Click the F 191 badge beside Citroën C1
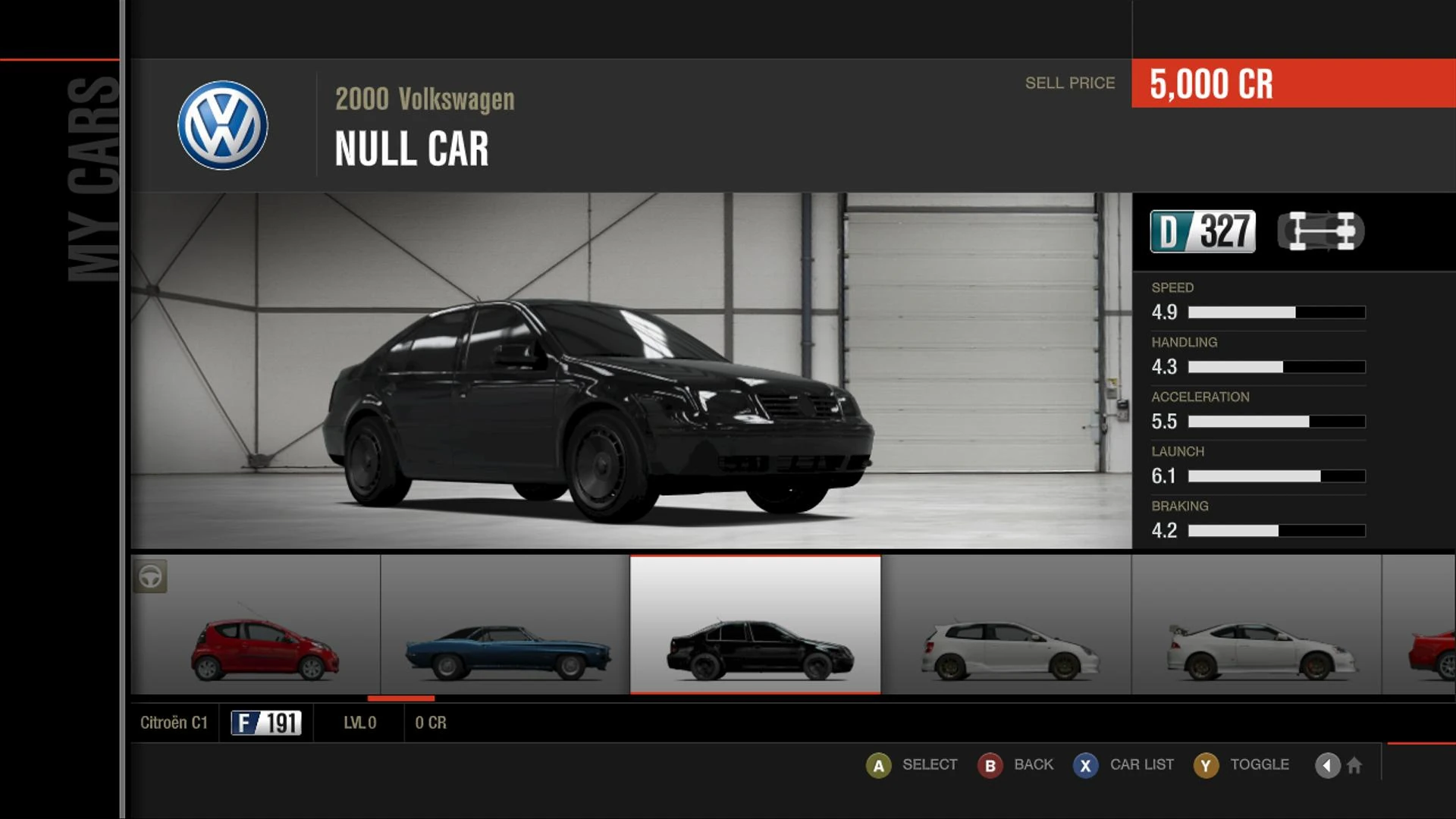This screenshot has width=1456, height=819. (263, 723)
